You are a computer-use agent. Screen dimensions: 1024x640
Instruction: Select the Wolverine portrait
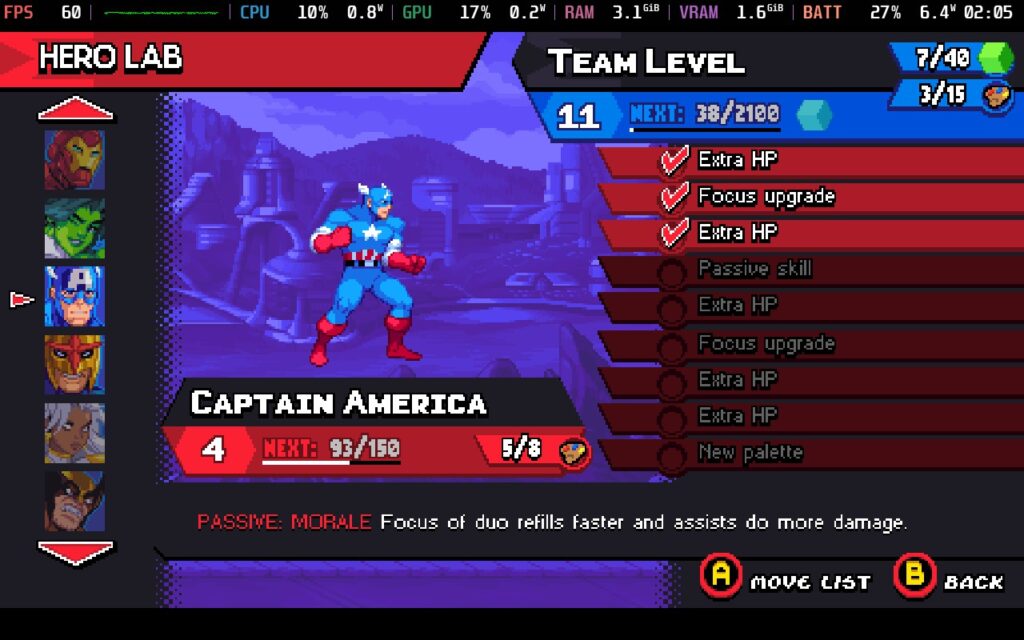pyautogui.click(x=74, y=500)
